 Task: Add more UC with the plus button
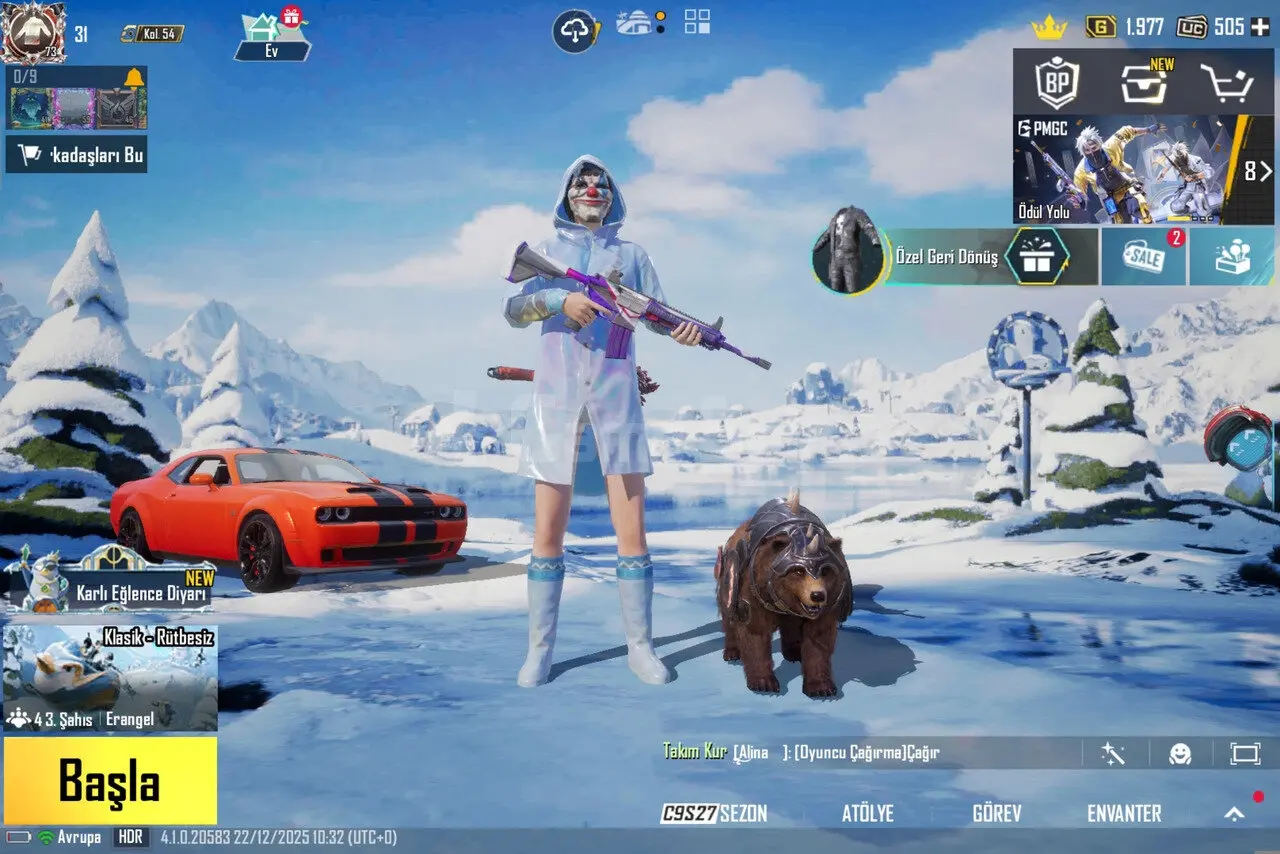point(1260,27)
